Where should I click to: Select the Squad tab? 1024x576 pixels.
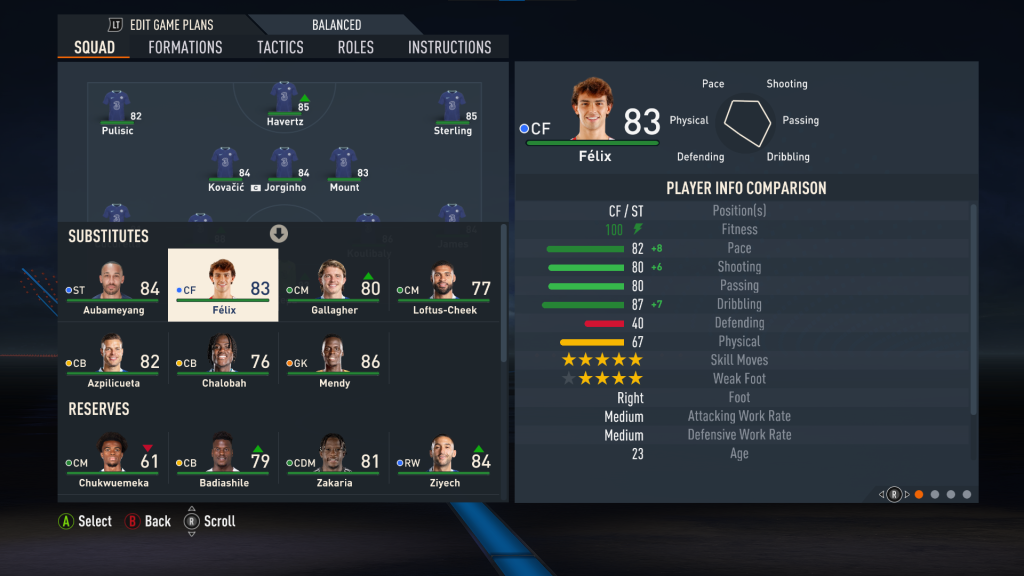point(95,47)
